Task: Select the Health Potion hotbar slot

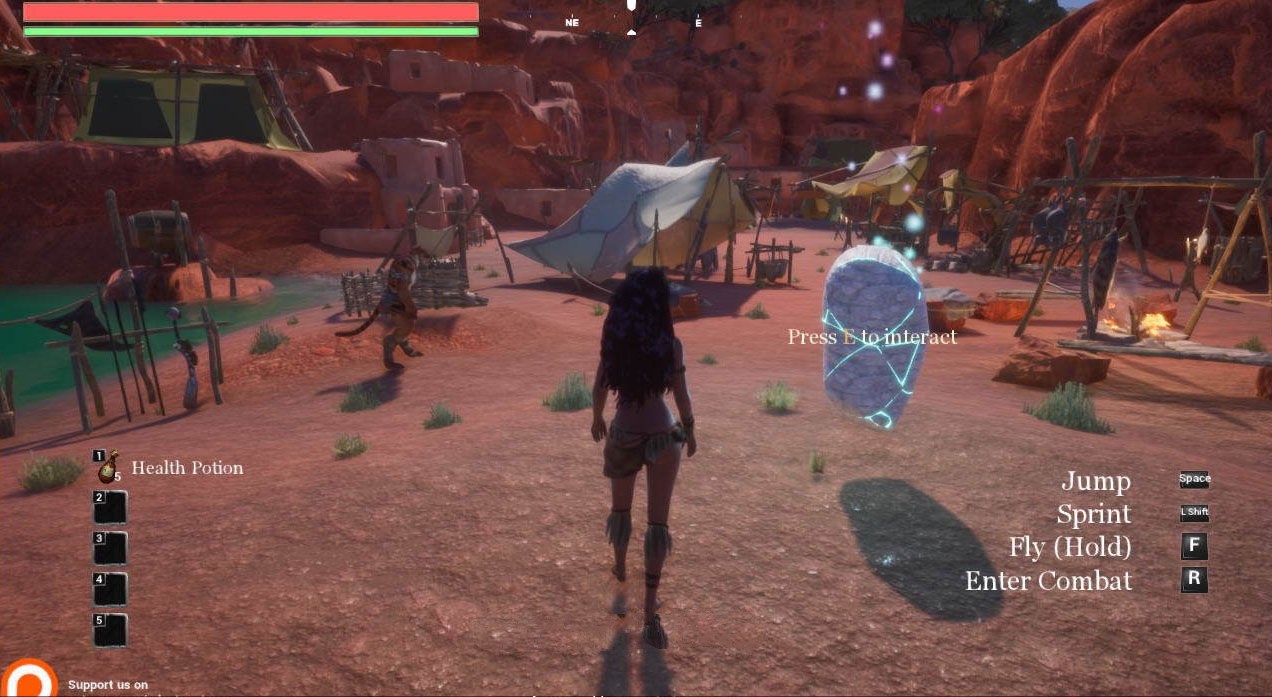Action: [109, 467]
